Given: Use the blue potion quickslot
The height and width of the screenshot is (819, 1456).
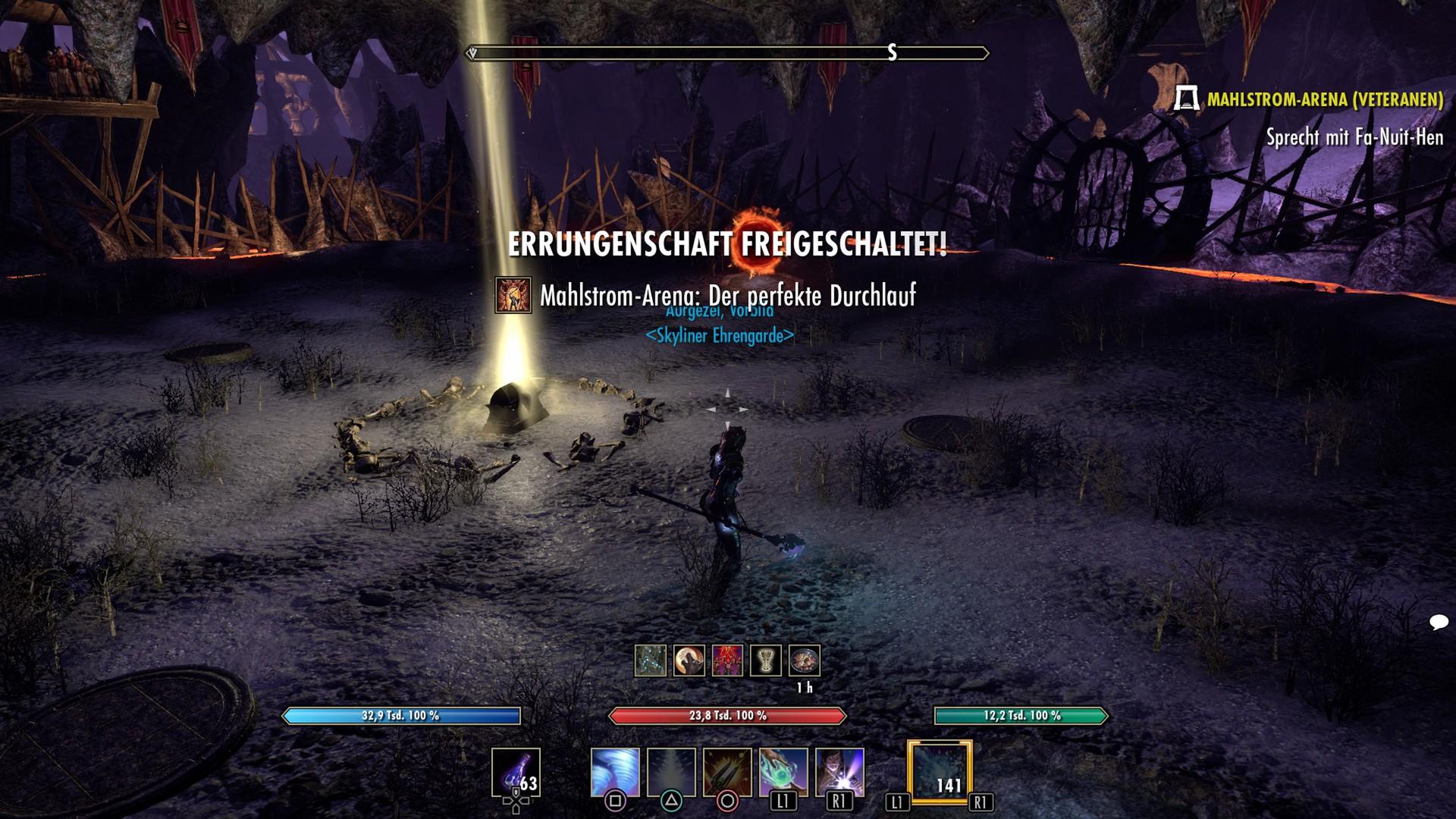Looking at the screenshot, I should click(516, 773).
